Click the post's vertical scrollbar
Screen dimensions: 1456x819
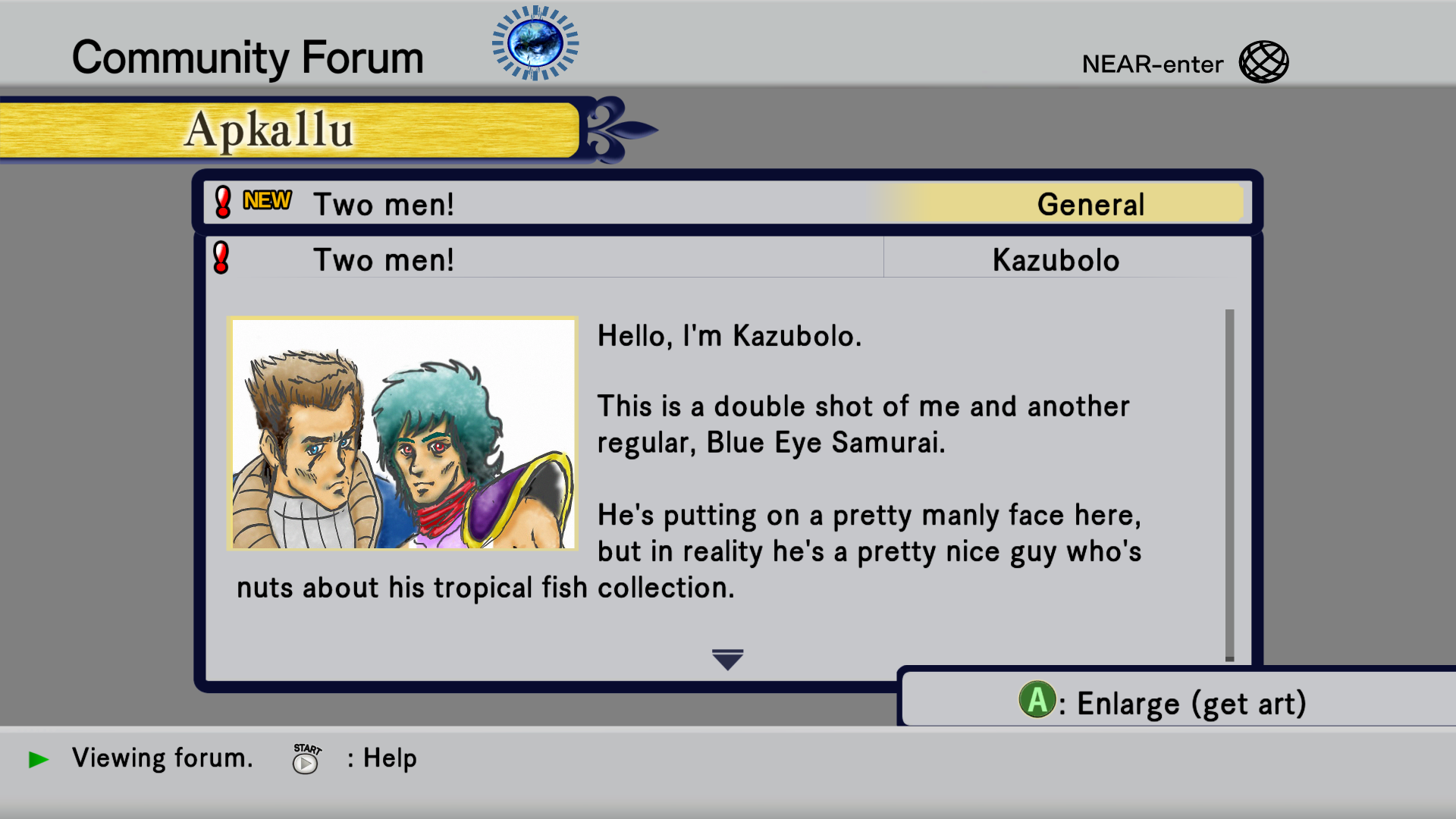pyautogui.click(x=1229, y=484)
